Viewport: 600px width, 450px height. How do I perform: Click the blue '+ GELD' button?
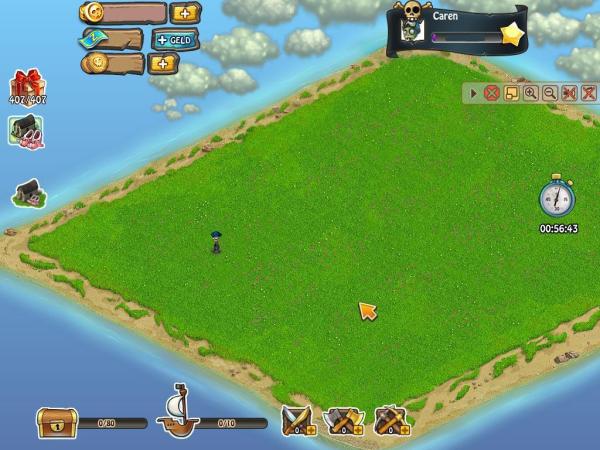(175, 39)
